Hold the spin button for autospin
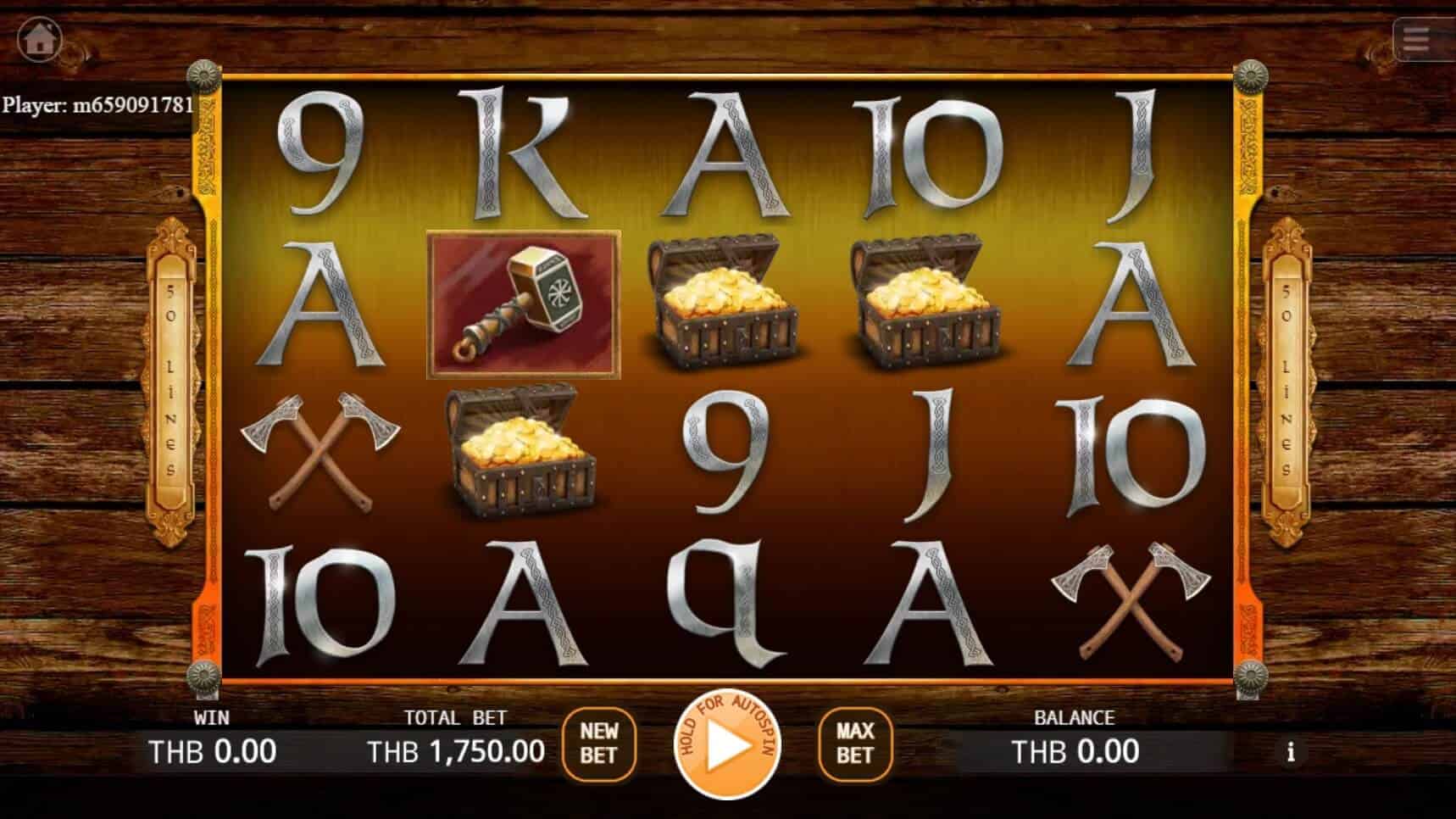Image resolution: width=1456 pixels, height=819 pixels. point(727,746)
